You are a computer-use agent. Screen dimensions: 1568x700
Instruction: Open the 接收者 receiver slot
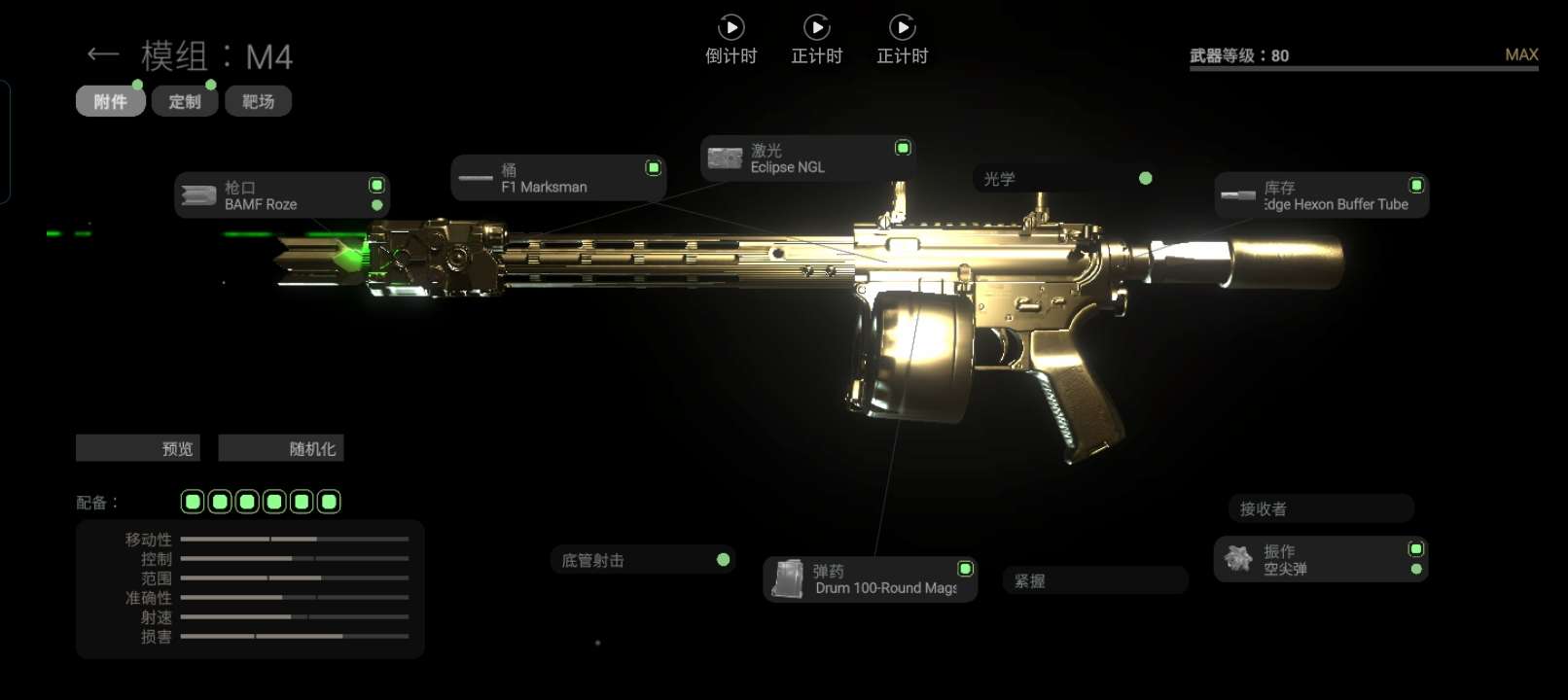coord(1320,508)
